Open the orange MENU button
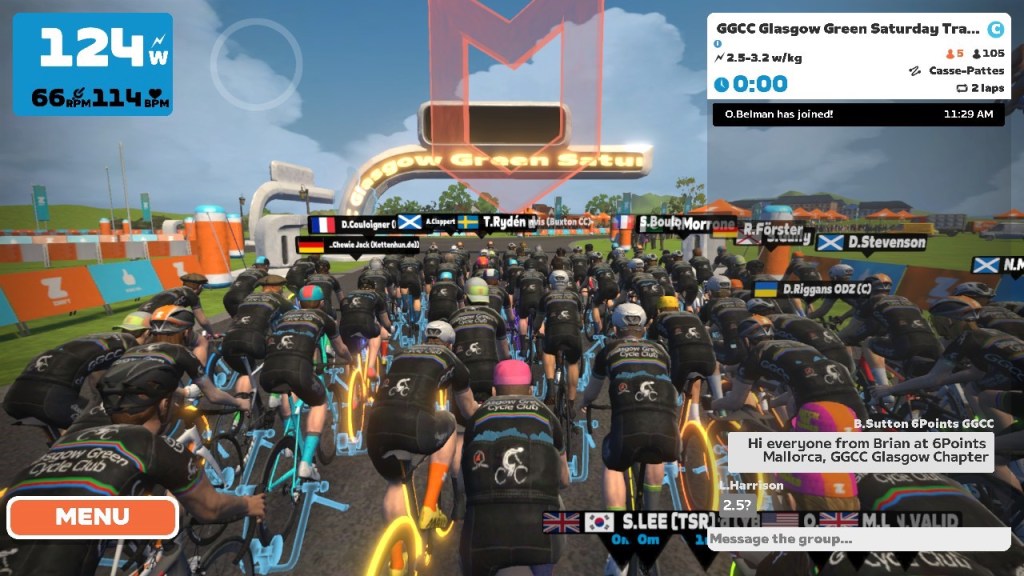Viewport: 1024px width, 576px height. [x=92, y=517]
